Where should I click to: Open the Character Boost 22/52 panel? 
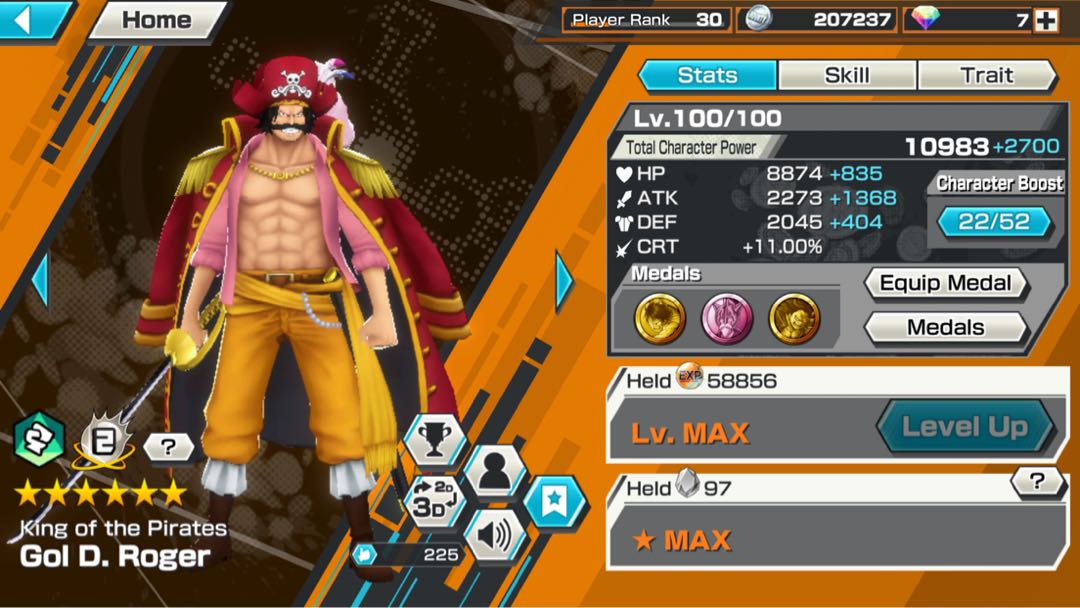[994, 221]
